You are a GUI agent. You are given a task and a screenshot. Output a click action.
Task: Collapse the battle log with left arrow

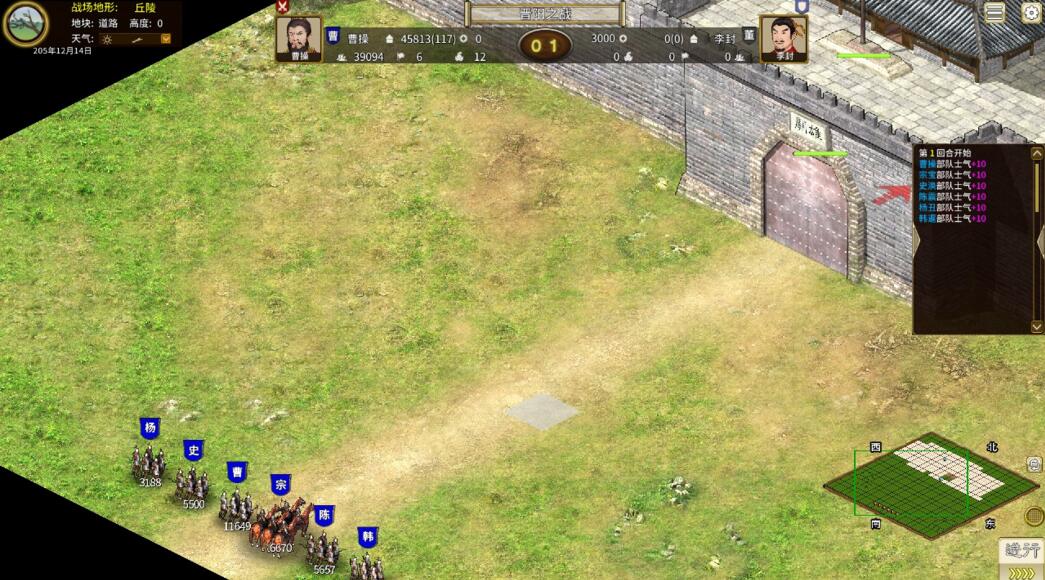click(918, 240)
